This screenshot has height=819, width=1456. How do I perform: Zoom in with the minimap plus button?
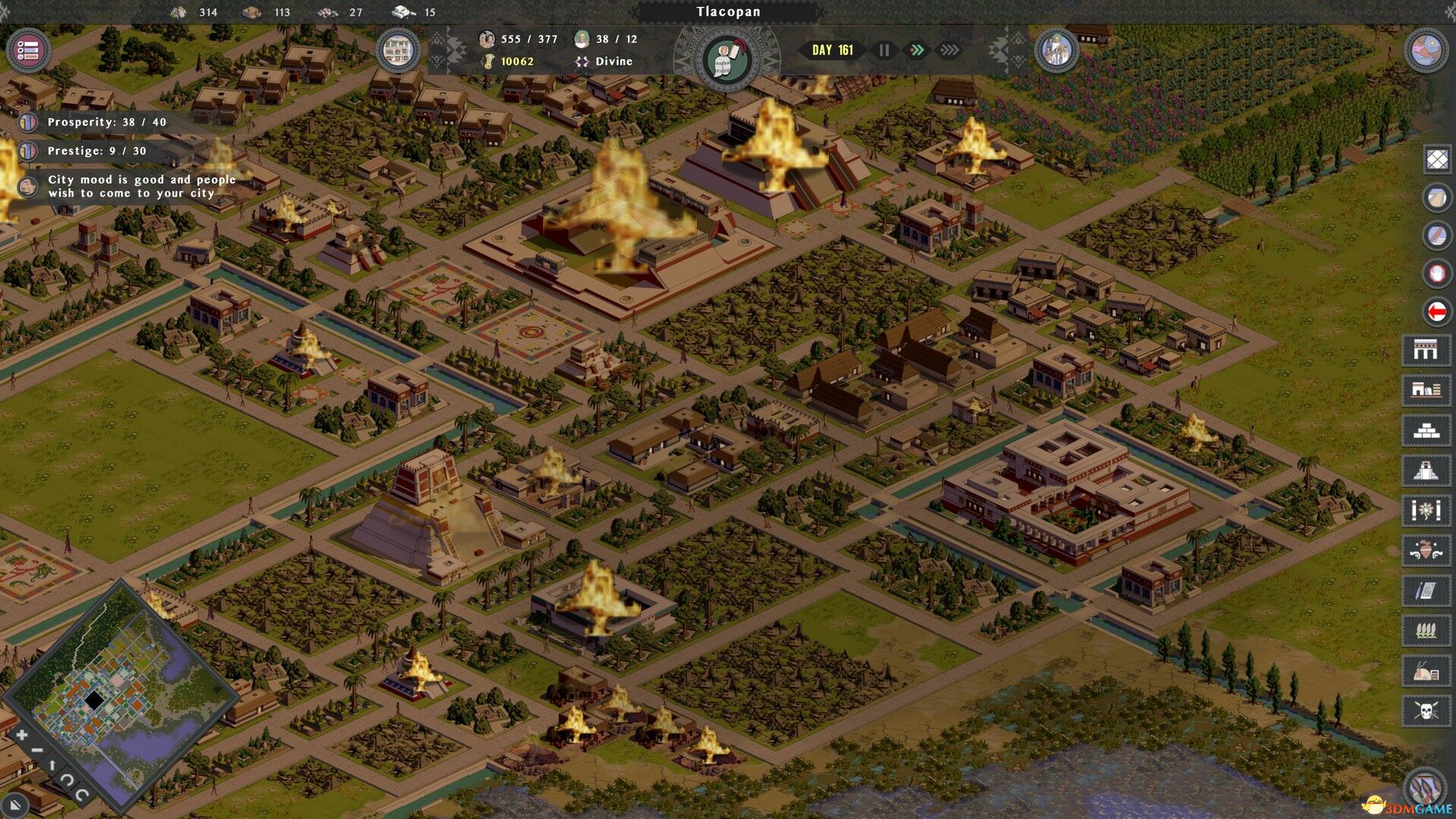[21, 734]
